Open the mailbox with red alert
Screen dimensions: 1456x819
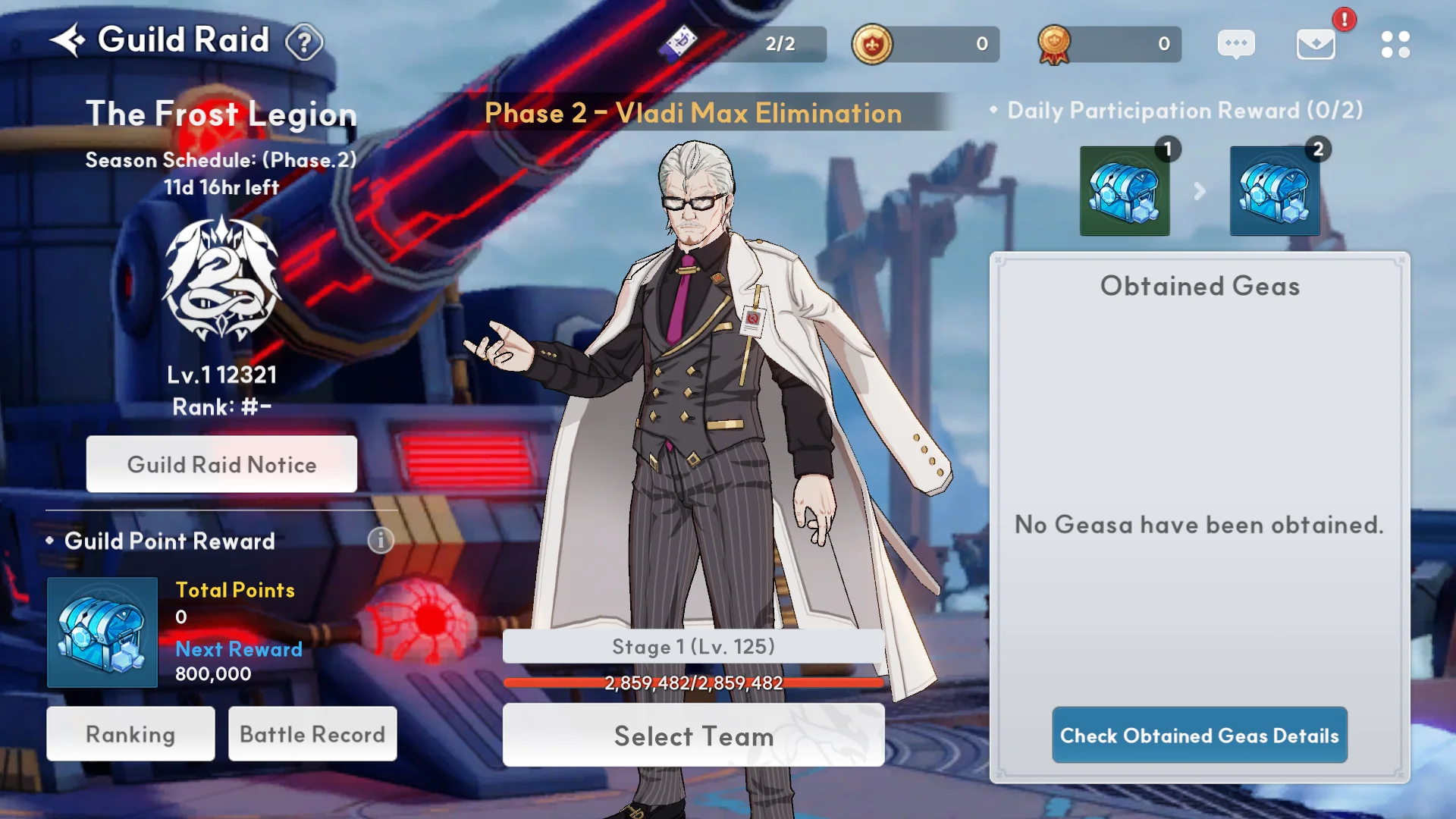point(1316,44)
